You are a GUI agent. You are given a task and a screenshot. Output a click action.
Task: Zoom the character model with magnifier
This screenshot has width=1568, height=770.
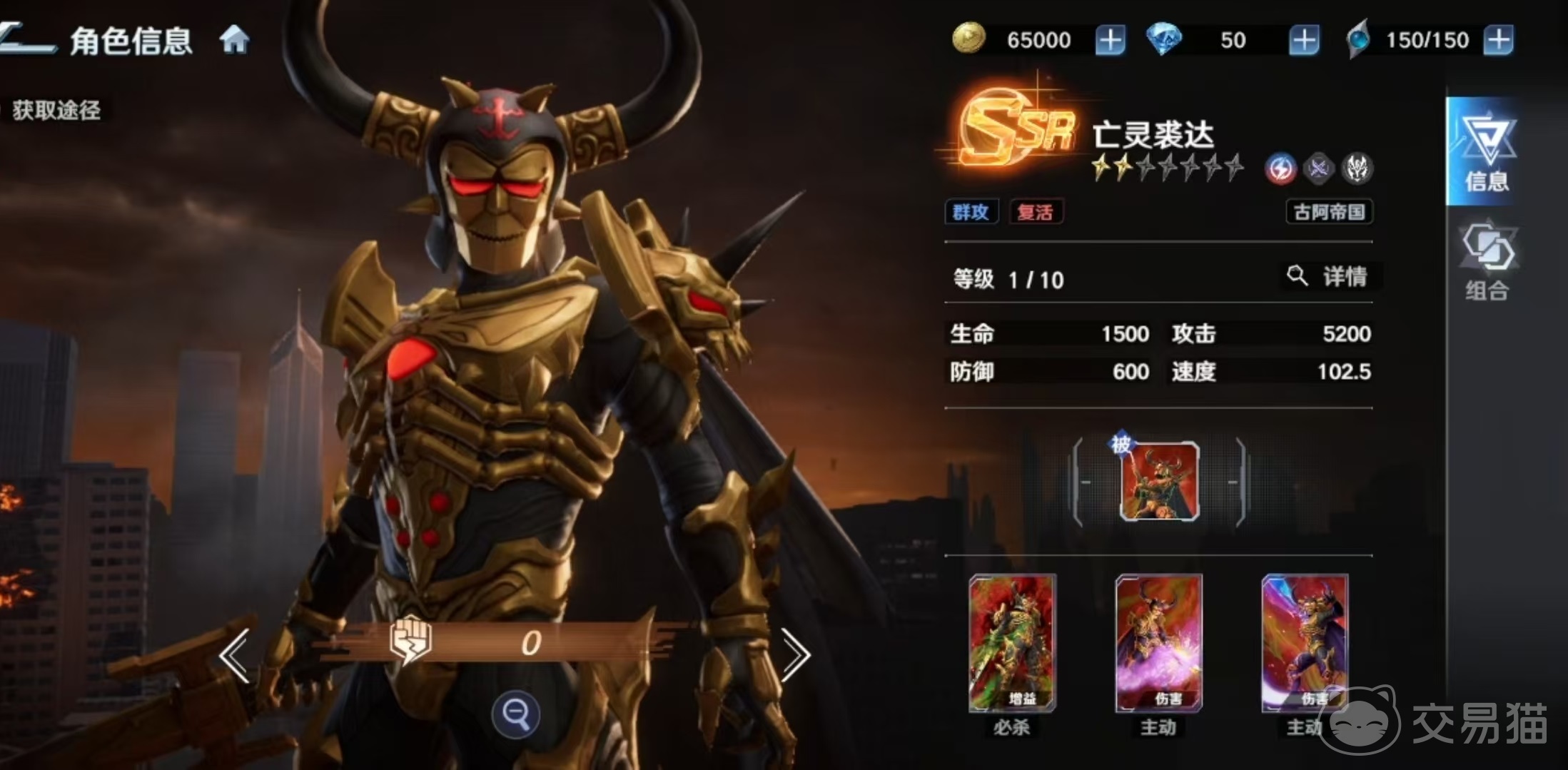pyautogui.click(x=515, y=713)
